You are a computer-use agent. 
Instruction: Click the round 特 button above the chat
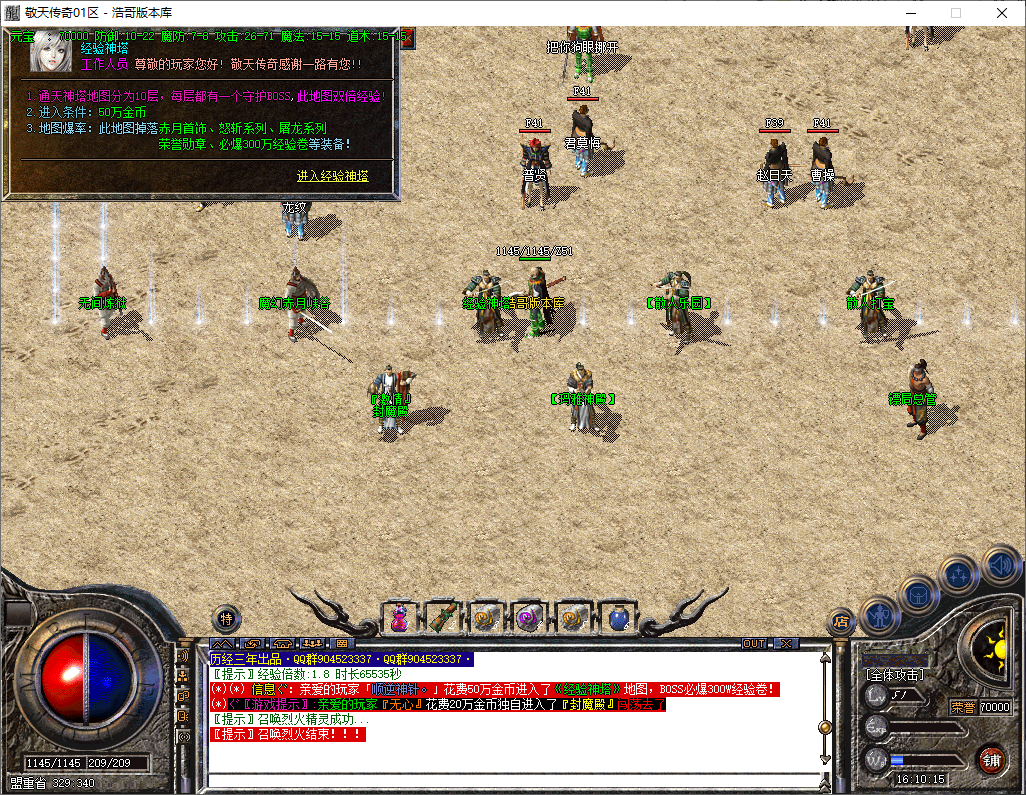[227, 619]
